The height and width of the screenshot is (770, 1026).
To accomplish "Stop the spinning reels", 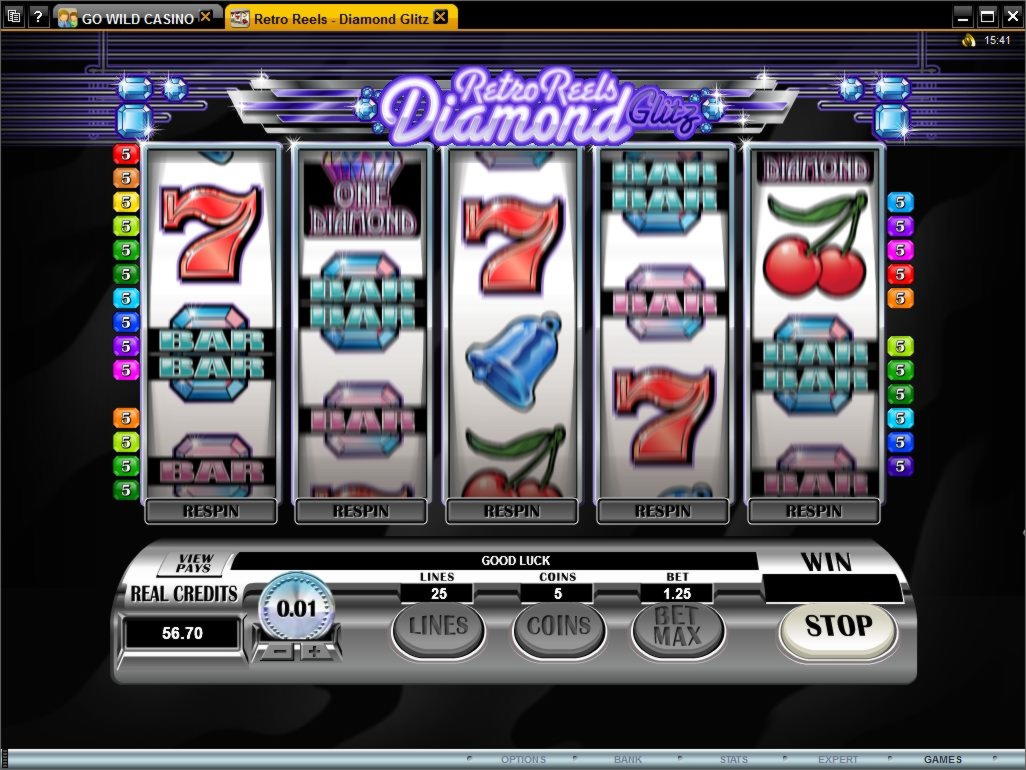I will pyautogui.click(x=838, y=627).
